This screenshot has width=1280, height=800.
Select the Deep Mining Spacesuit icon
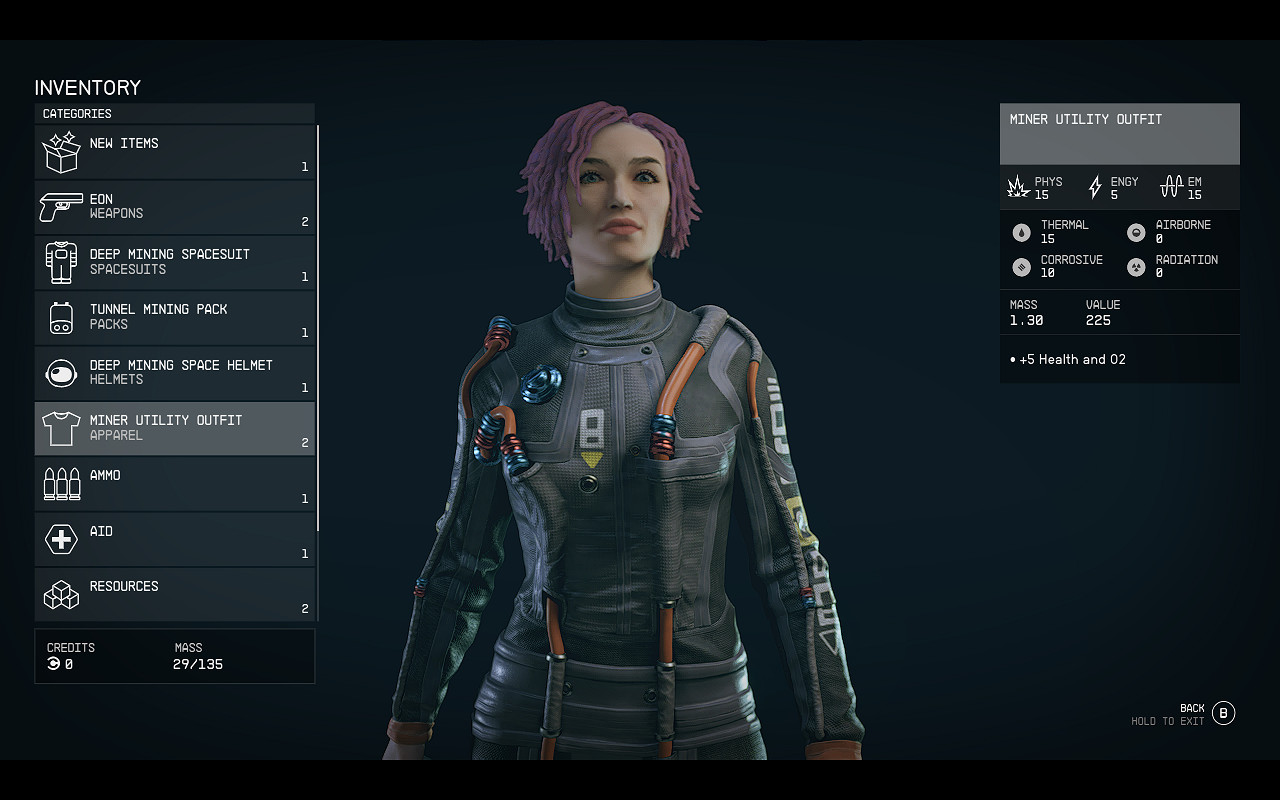pos(61,262)
